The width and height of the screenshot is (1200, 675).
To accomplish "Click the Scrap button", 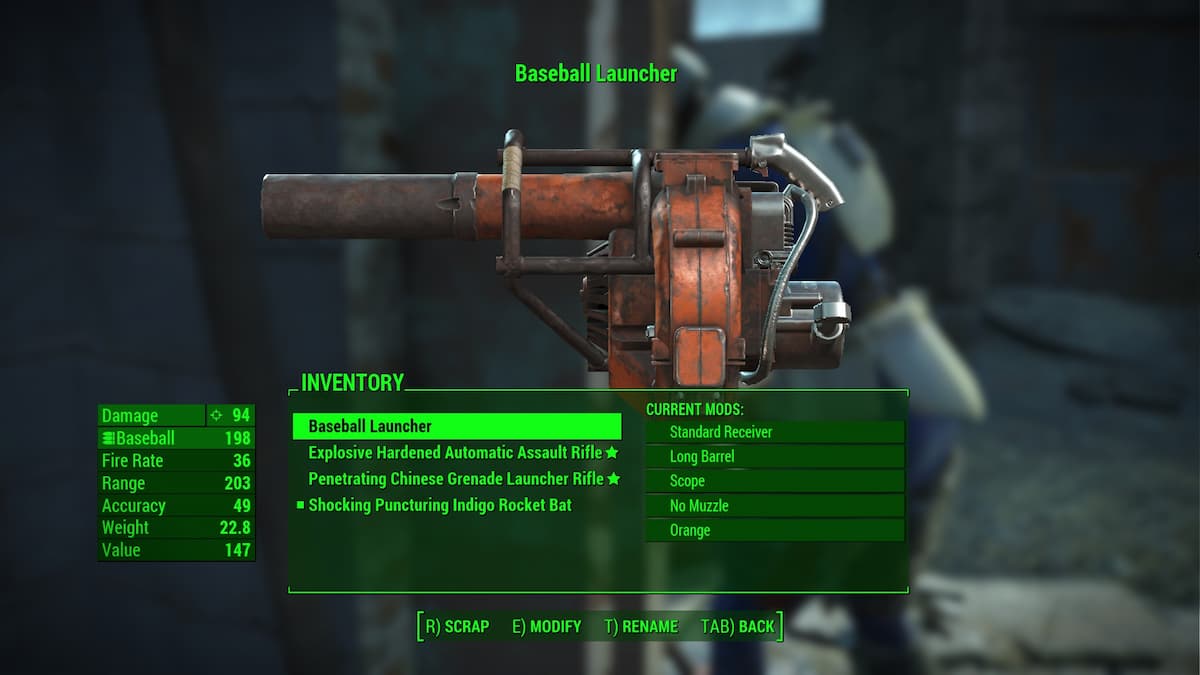I will (x=457, y=627).
